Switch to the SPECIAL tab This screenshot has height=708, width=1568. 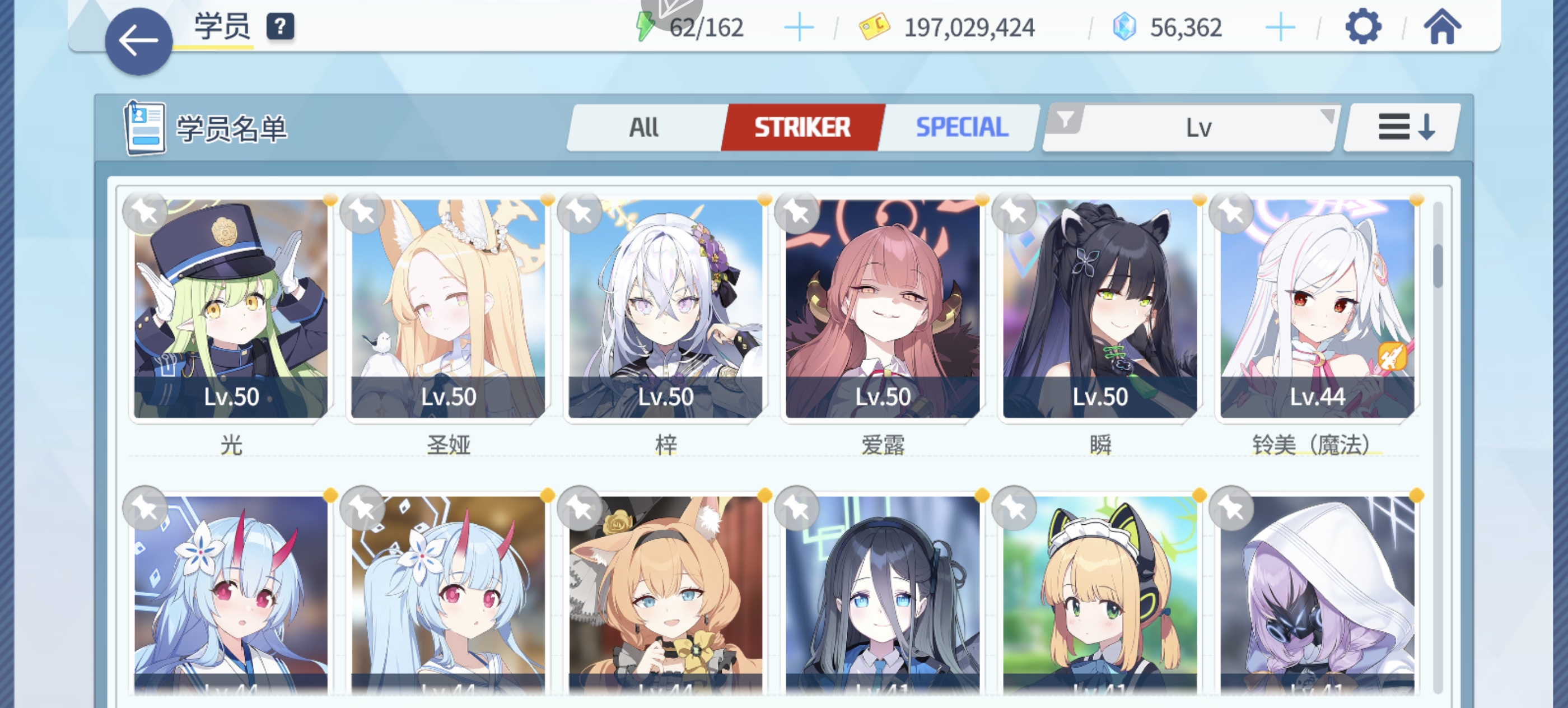(x=961, y=127)
